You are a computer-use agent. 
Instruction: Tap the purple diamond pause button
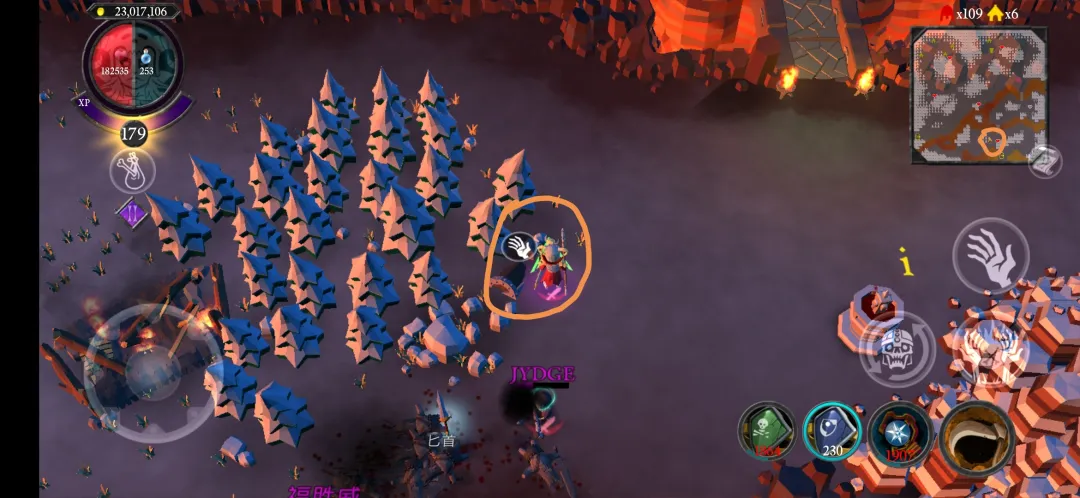point(131,212)
